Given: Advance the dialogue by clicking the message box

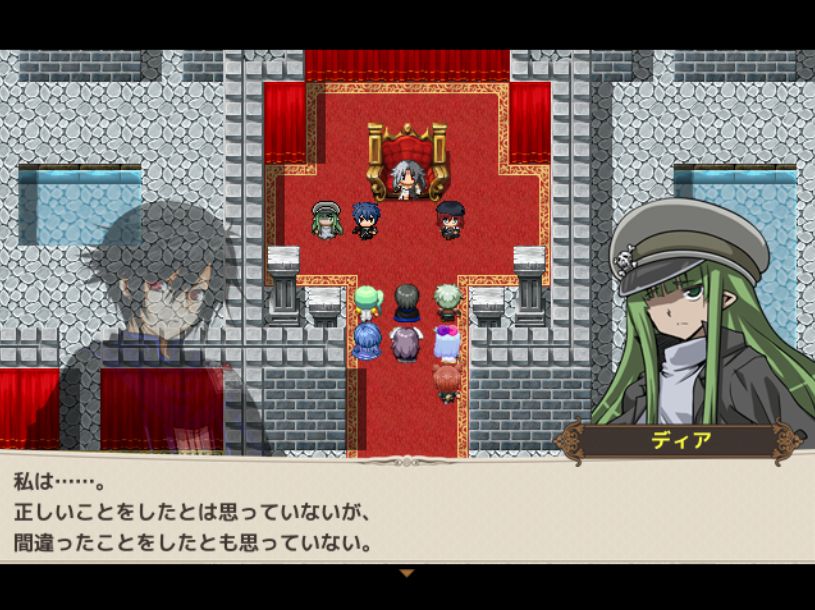Looking at the screenshot, I should 407,512.
